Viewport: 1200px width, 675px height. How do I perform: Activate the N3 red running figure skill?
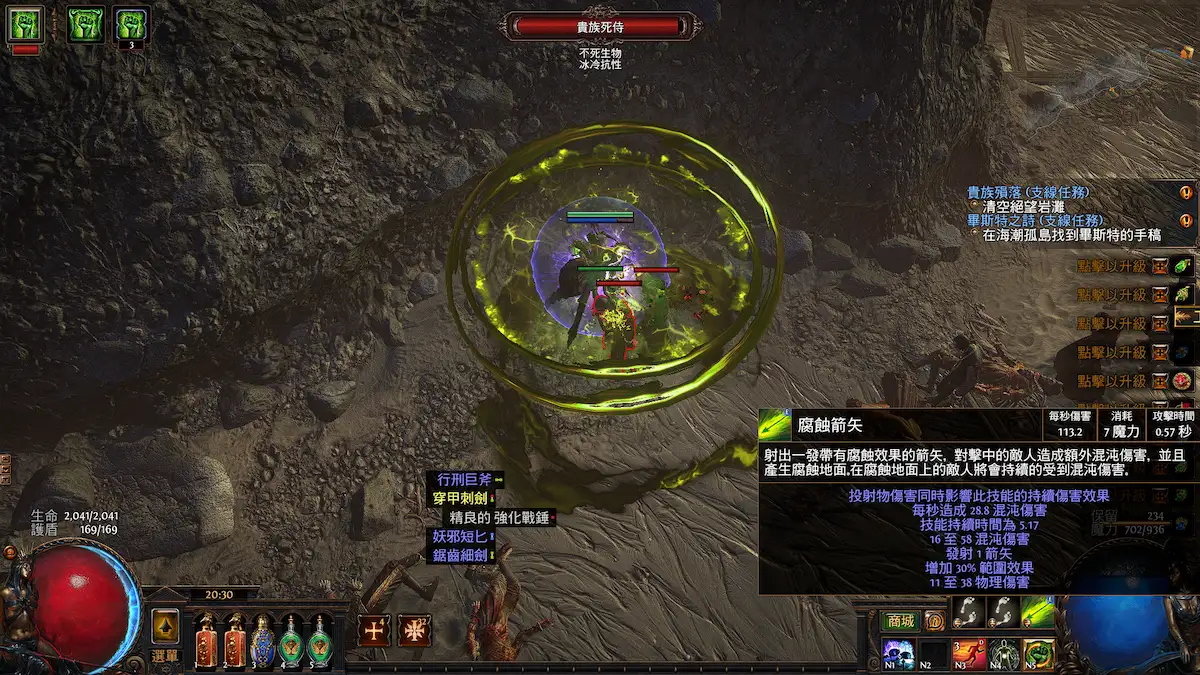(968, 654)
